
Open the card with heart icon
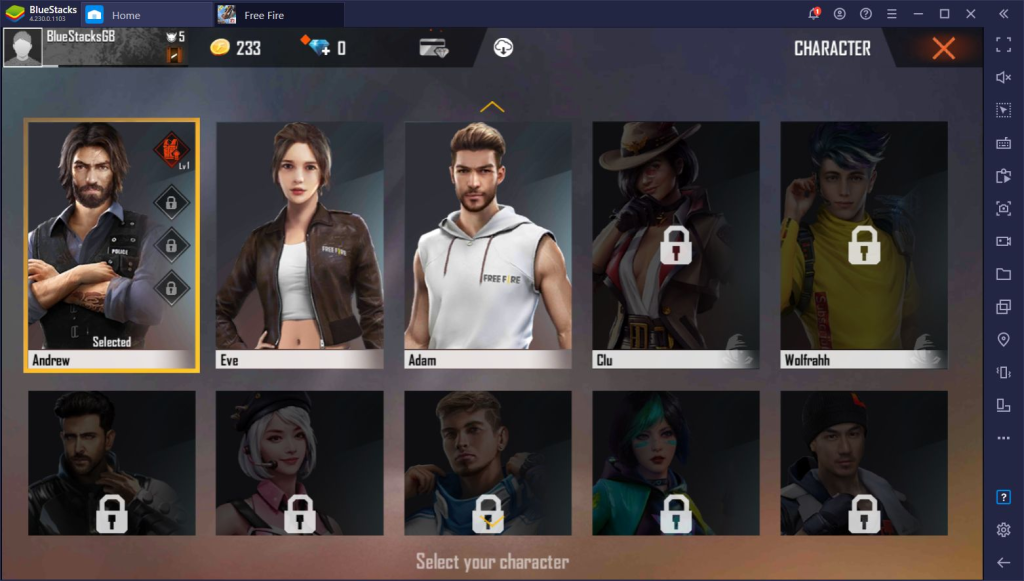pyautogui.click(x=433, y=47)
